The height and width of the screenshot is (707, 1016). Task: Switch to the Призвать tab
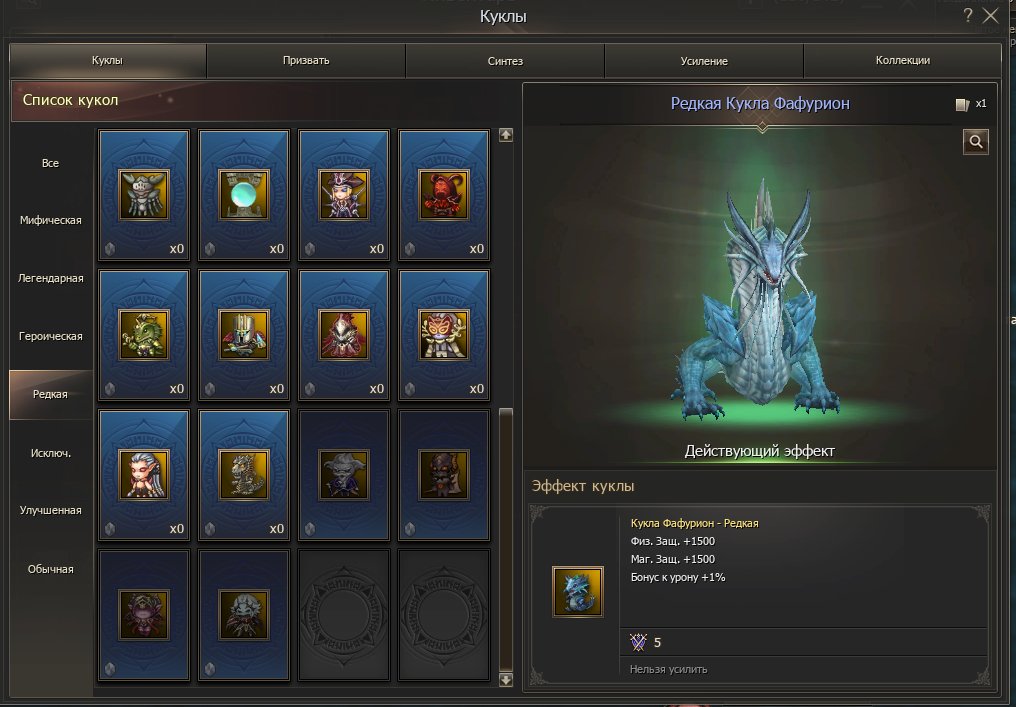pyautogui.click(x=306, y=61)
